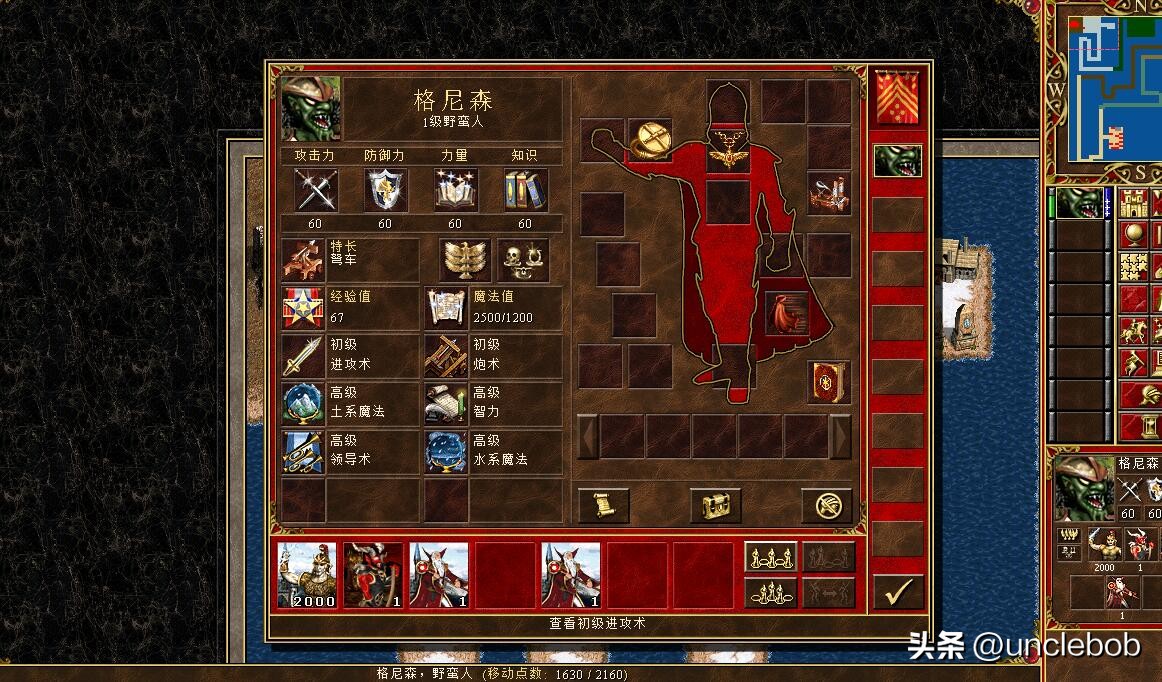The height and width of the screenshot is (682, 1162).
Task: Inspect Advanced Water Magic (水系魔法) skill
Action: click(445, 451)
